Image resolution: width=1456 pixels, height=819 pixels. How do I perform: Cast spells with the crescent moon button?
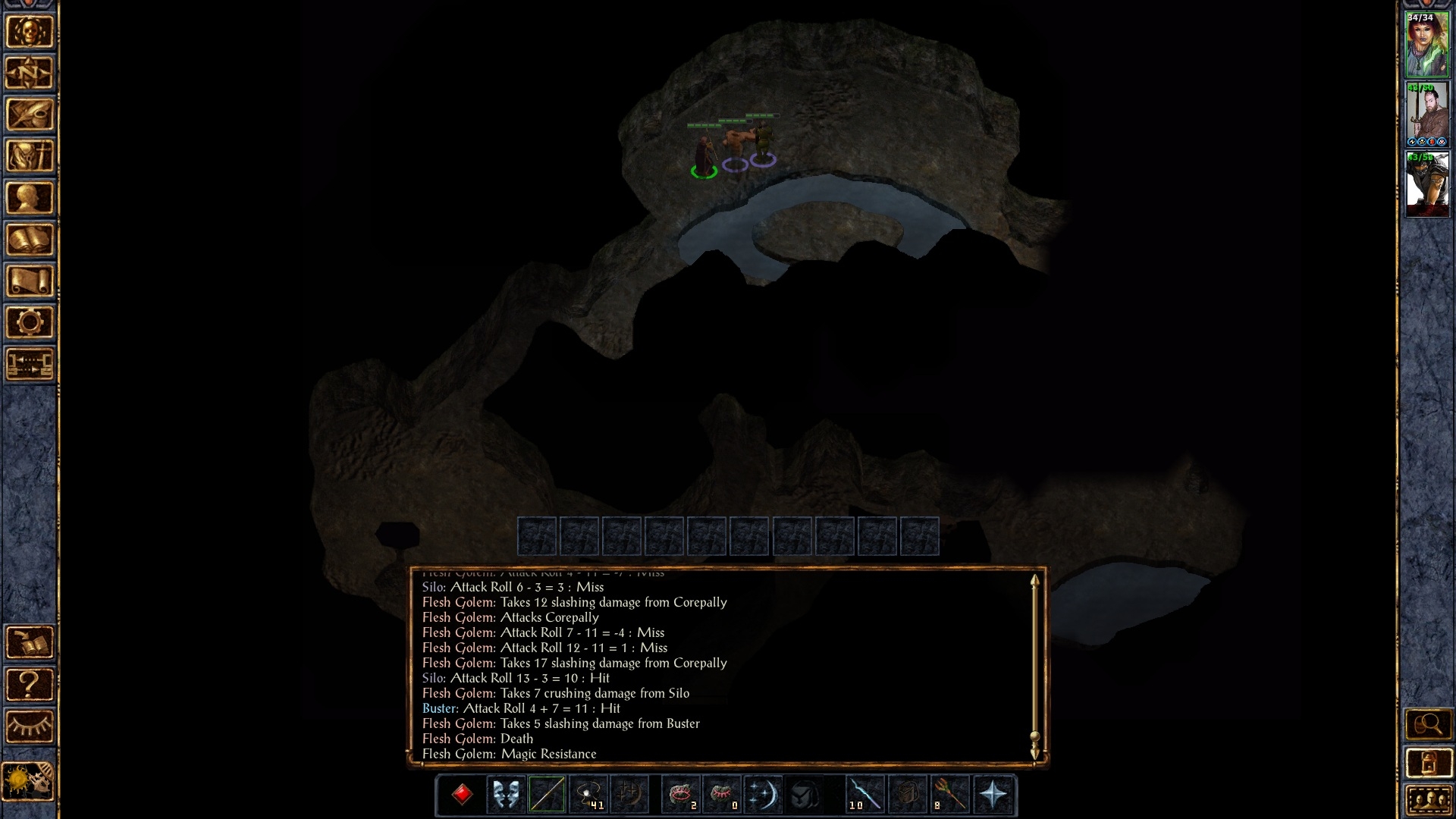762,795
